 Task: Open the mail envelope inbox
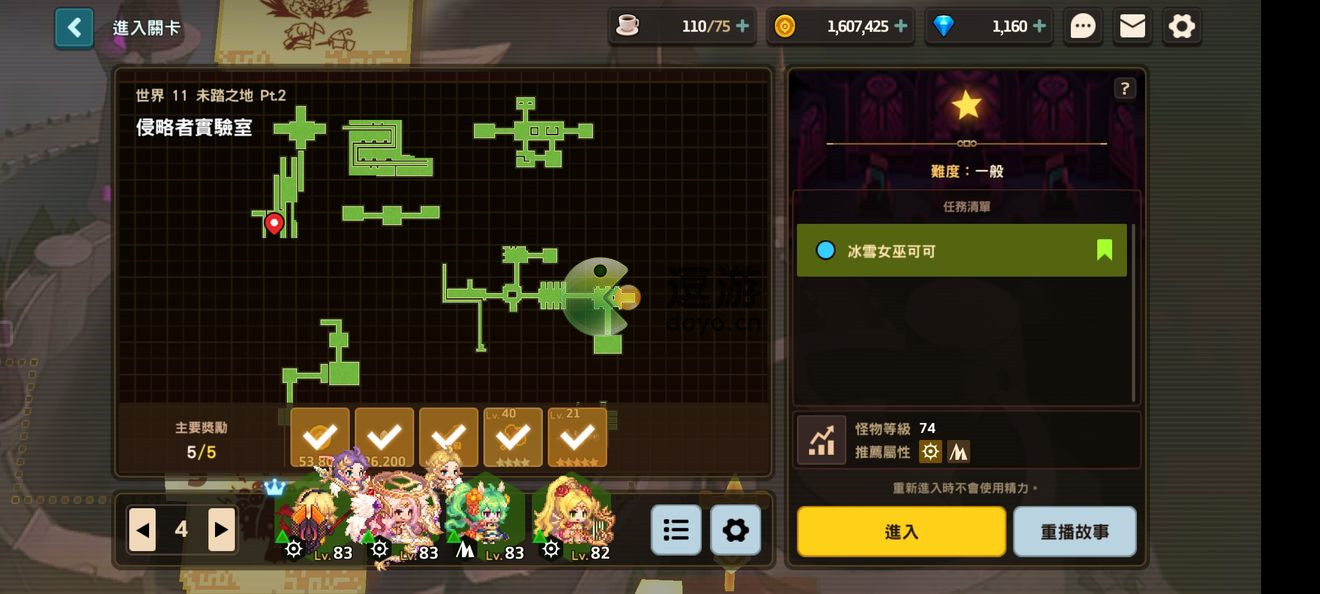click(x=1132, y=26)
